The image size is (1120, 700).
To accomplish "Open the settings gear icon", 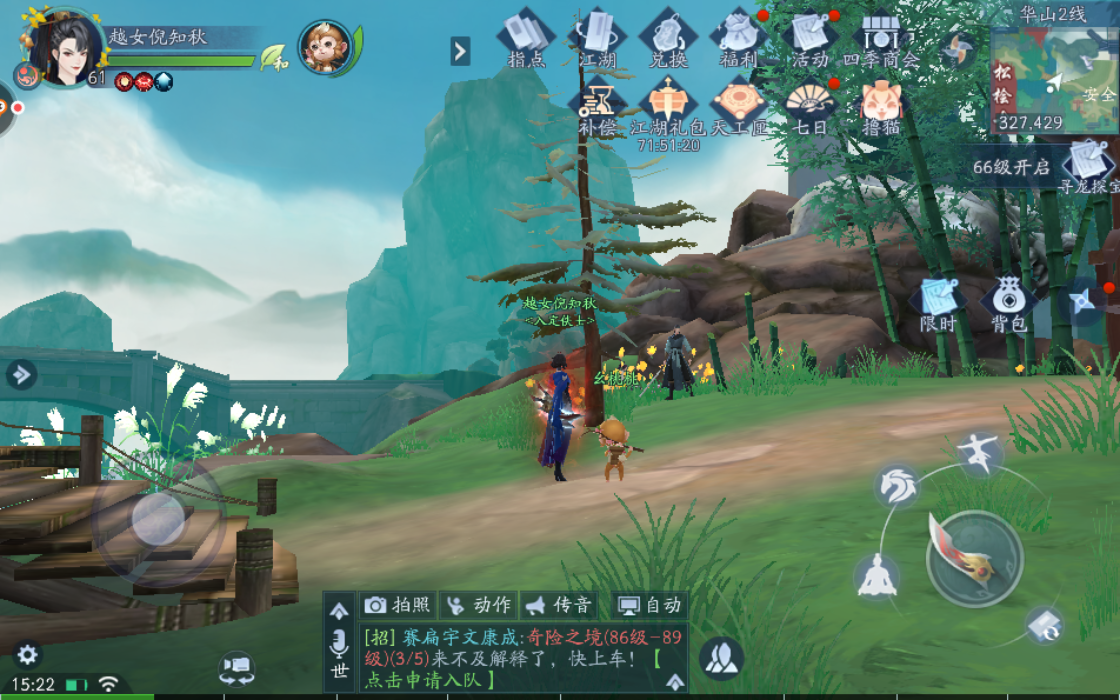I will 27,655.
